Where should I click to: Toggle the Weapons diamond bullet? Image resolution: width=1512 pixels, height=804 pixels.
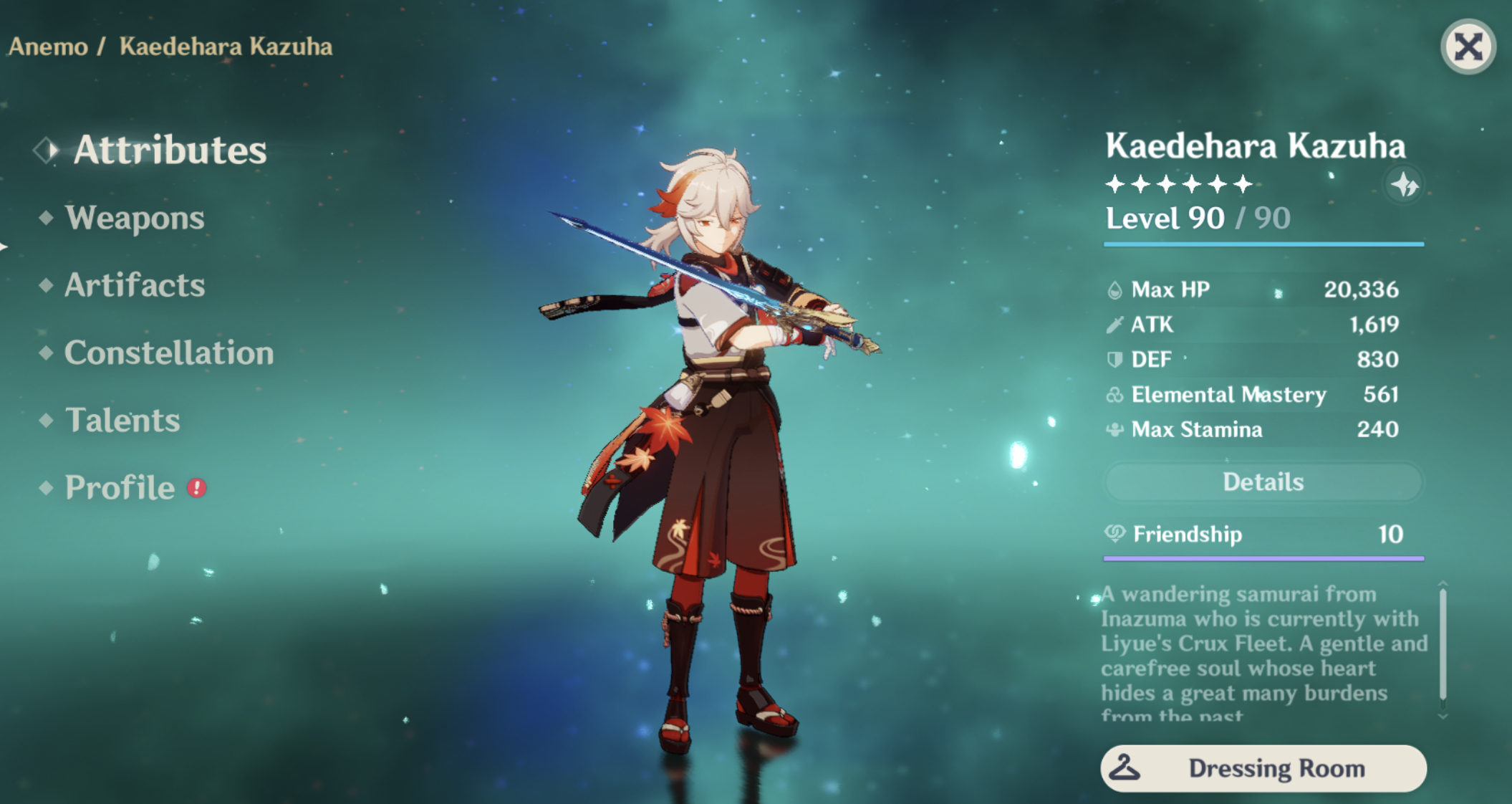point(46,219)
